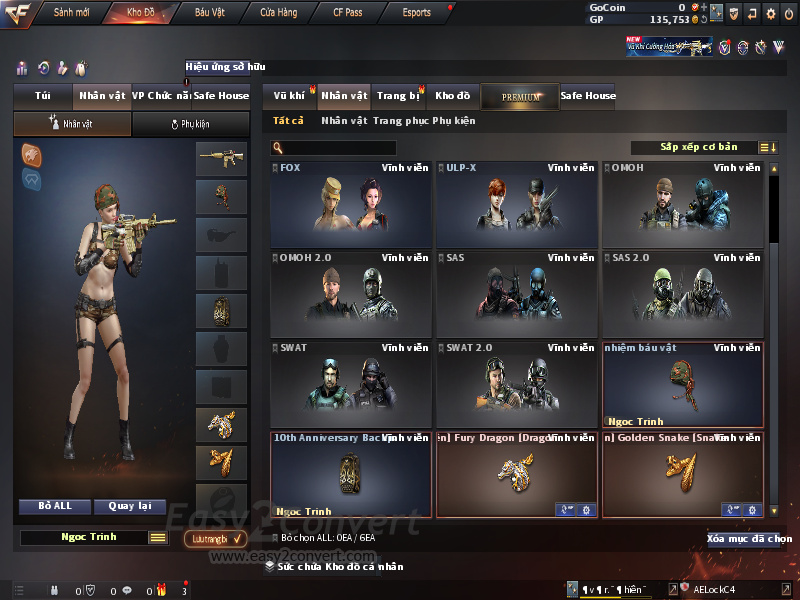Select the FOX character card
Image resolution: width=800 pixels, height=600 pixels.
[x=351, y=204]
